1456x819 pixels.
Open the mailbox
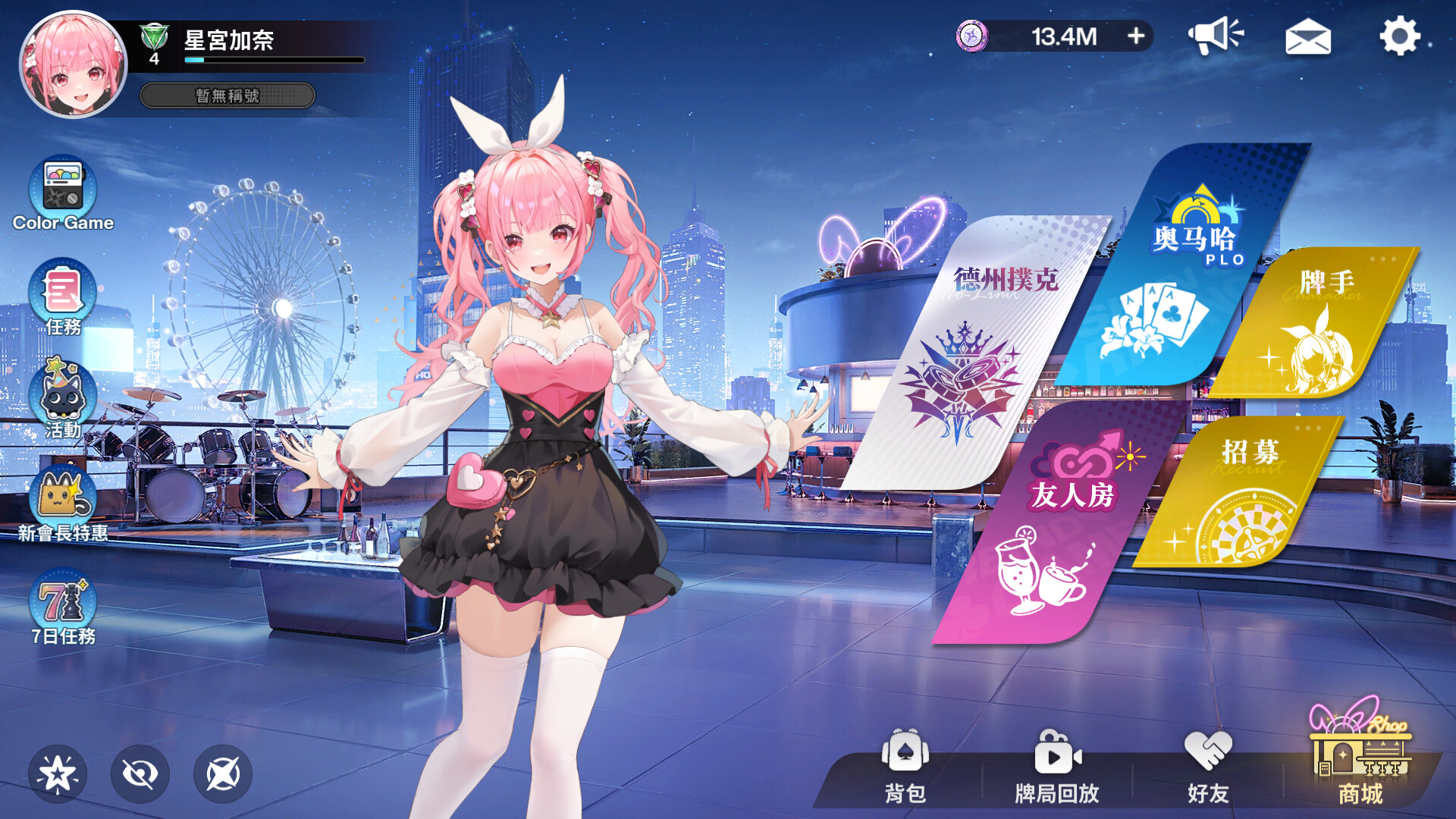pos(1308,38)
